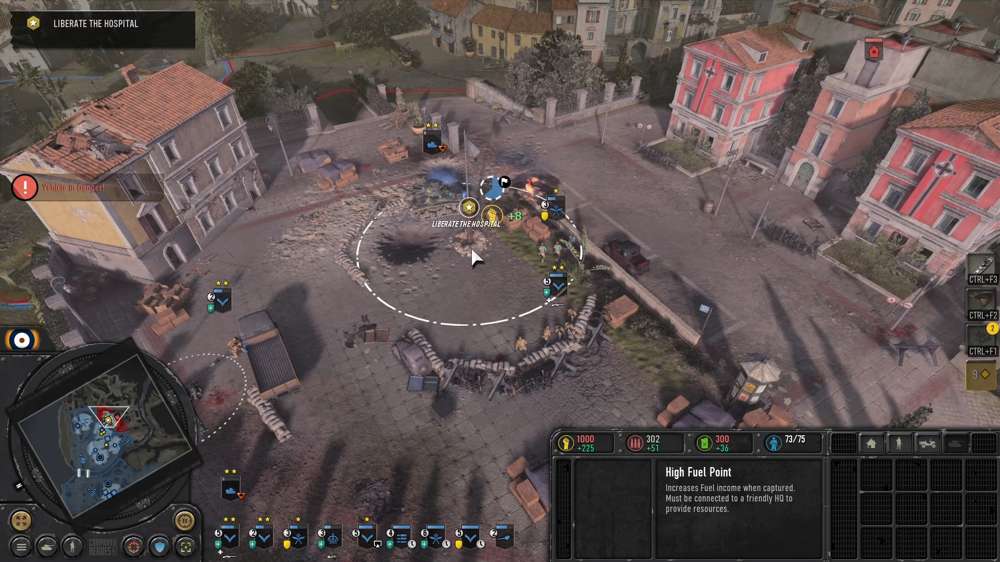Open the game menu hamburger button
The width and height of the screenshot is (1000, 562).
click(x=20, y=547)
